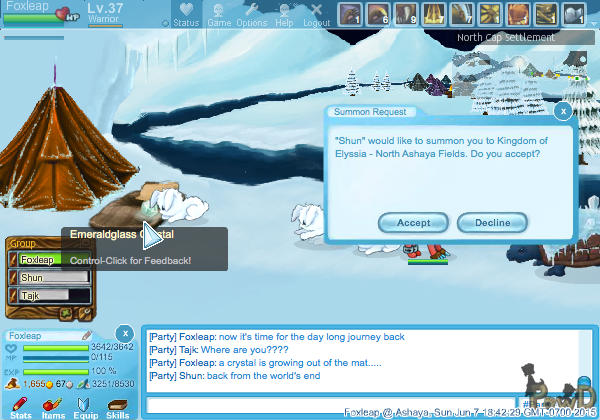This screenshot has width=600, height=420.
Task: Select Foxleap in the Group panel
Action: click(x=43, y=260)
